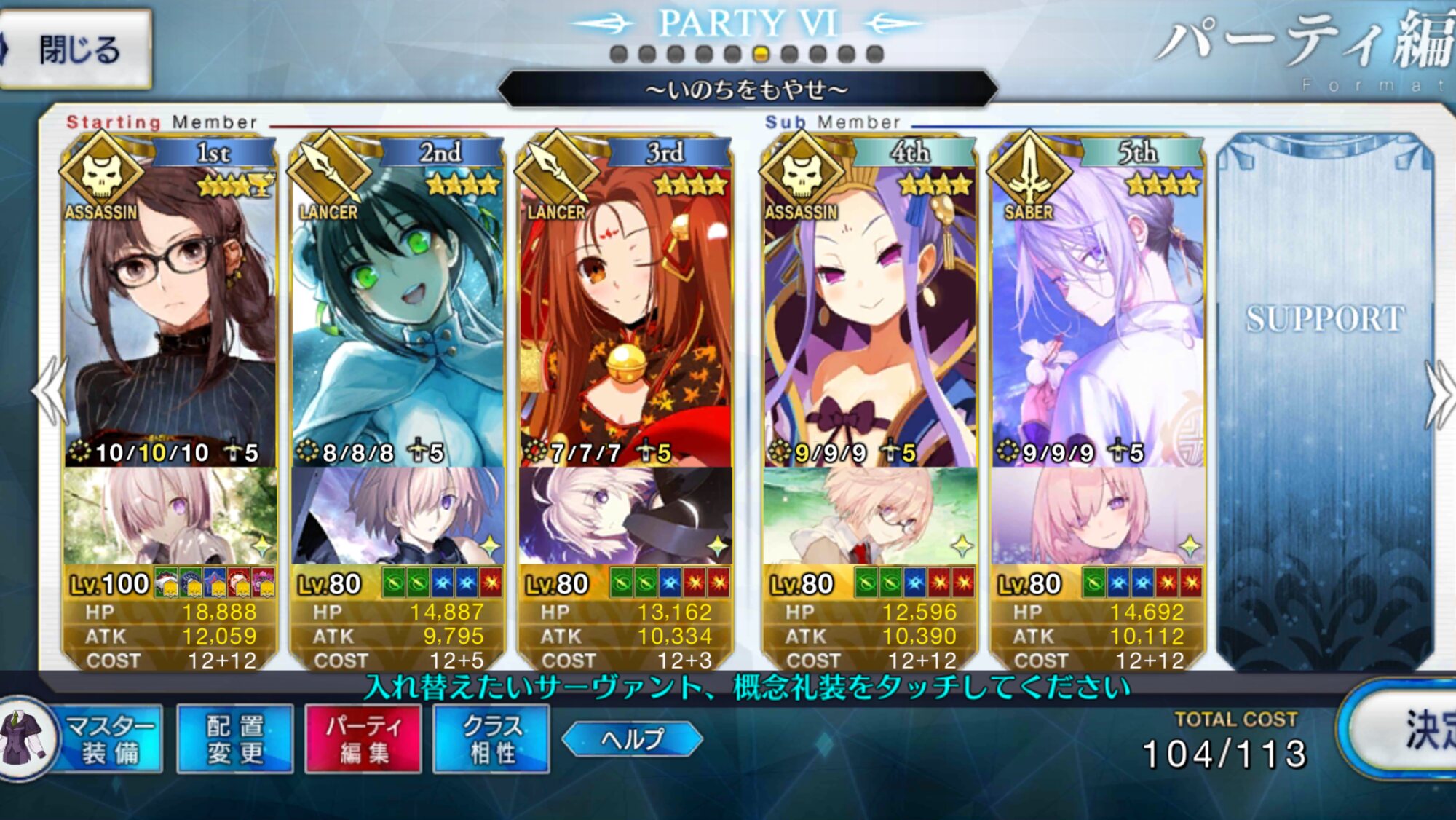Tap the 1st member's craft essence

click(x=170, y=516)
